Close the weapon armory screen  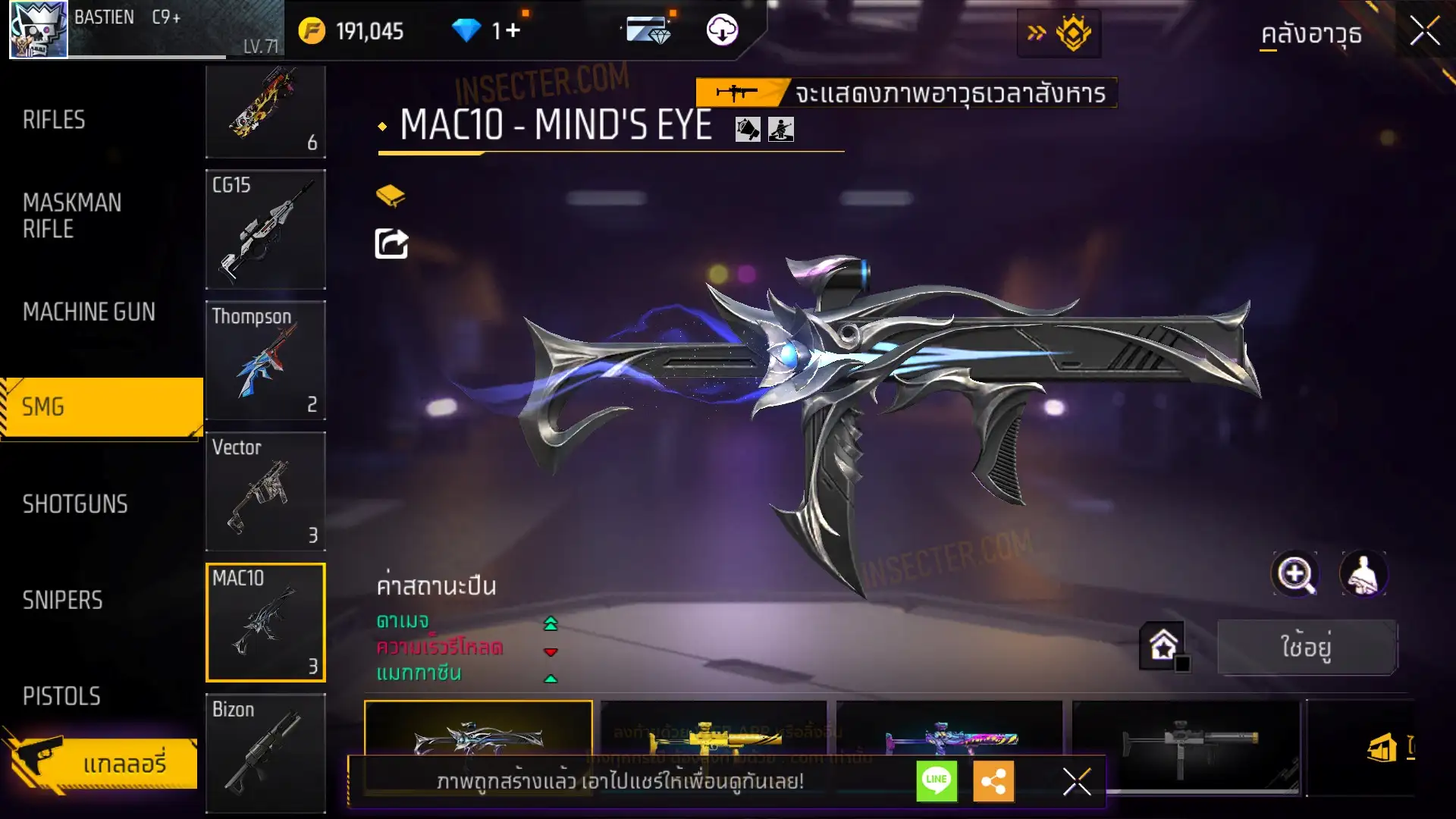tap(1424, 32)
